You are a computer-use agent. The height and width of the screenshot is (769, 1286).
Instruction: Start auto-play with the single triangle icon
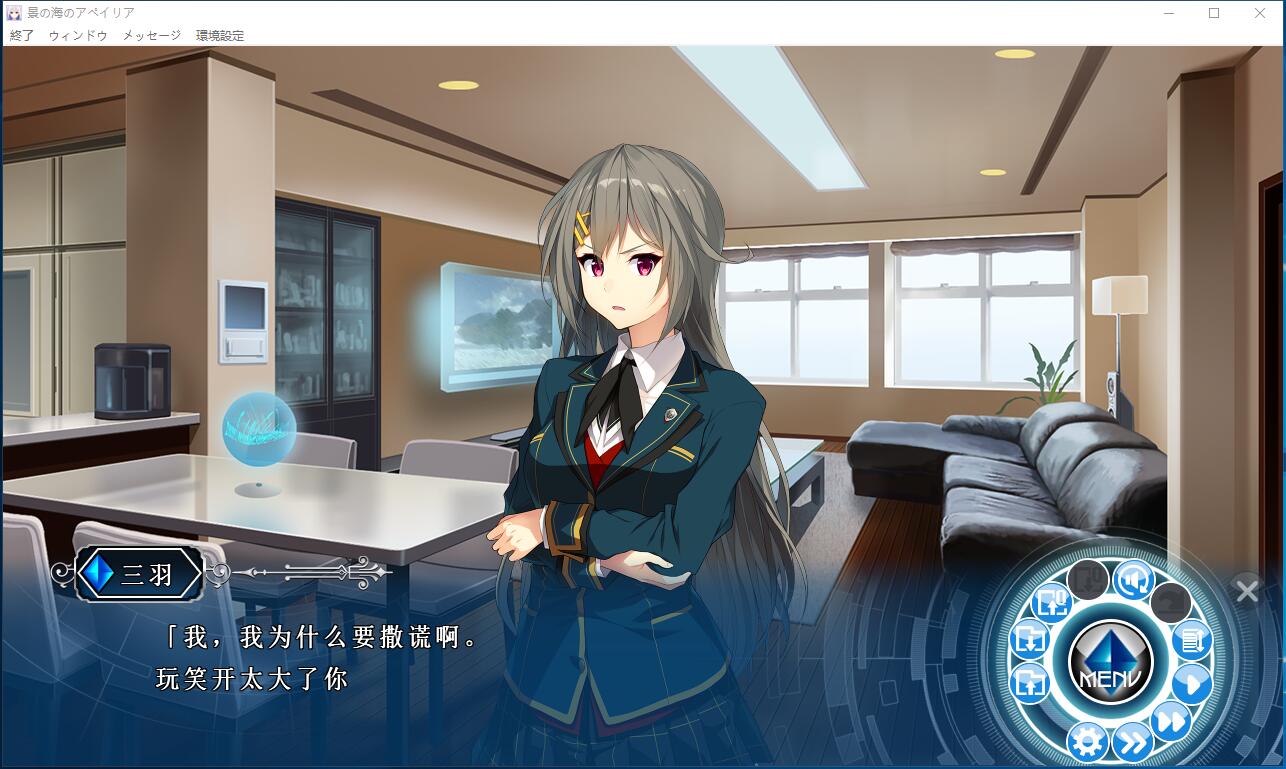tap(1191, 685)
